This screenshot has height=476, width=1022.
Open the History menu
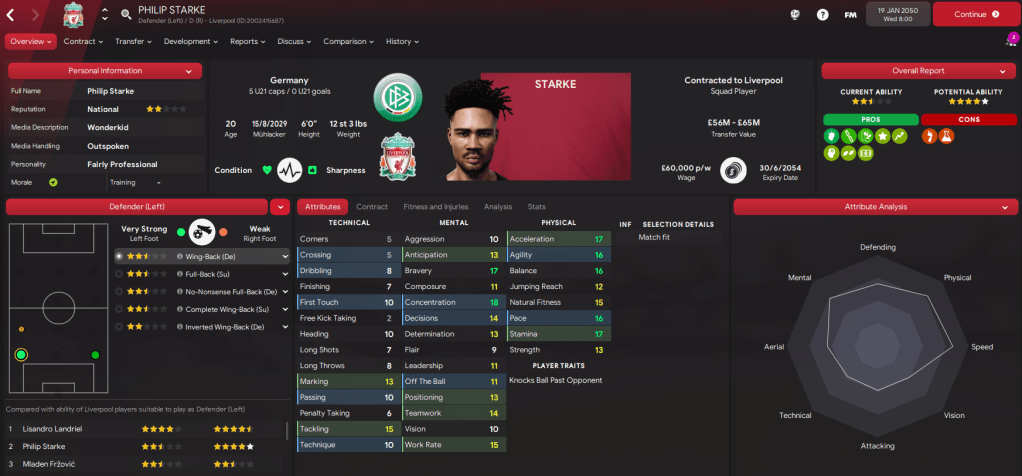point(402,42)
